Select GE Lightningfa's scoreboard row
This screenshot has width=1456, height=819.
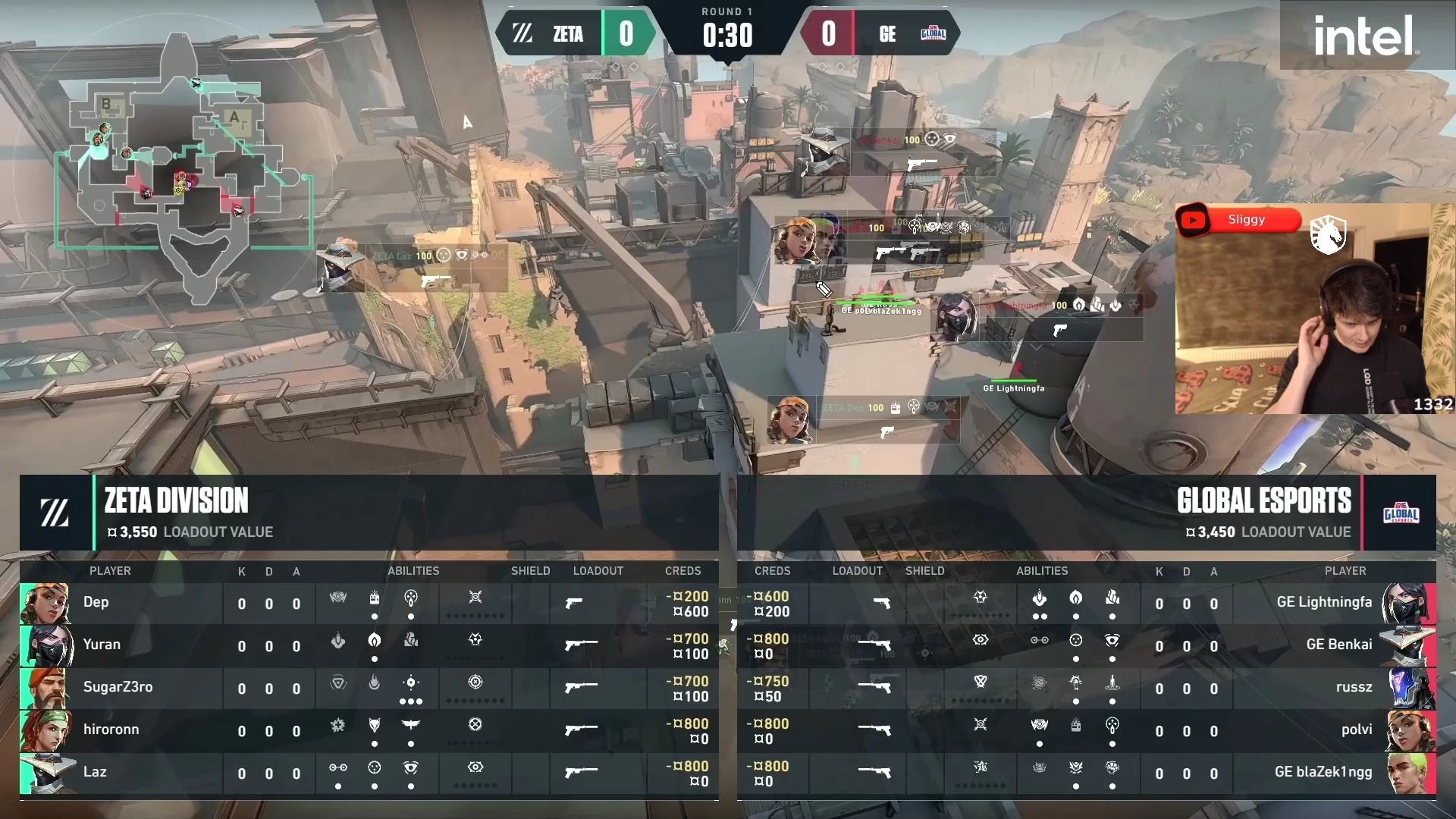coord(1086,604)
